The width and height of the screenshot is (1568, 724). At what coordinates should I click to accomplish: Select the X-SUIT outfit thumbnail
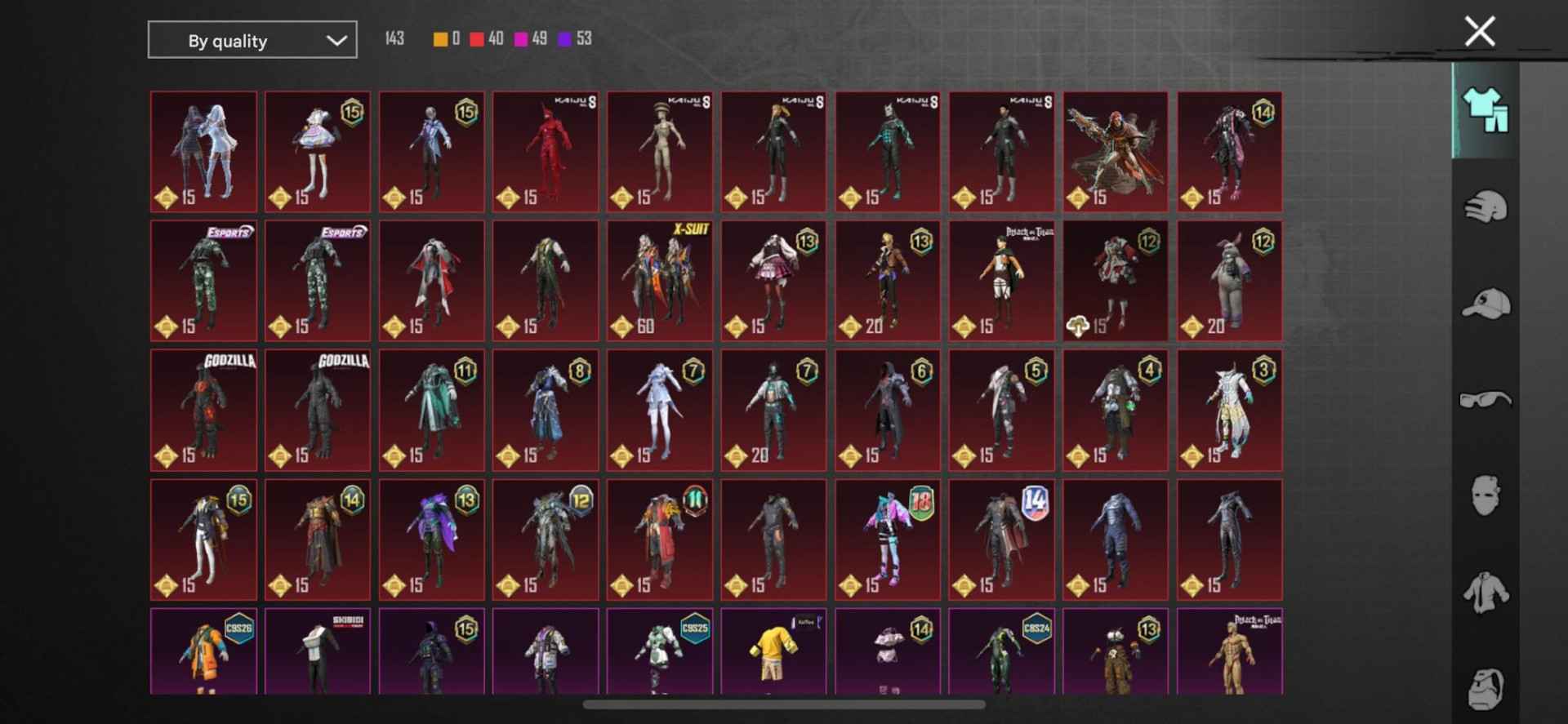tap(659, 280)
